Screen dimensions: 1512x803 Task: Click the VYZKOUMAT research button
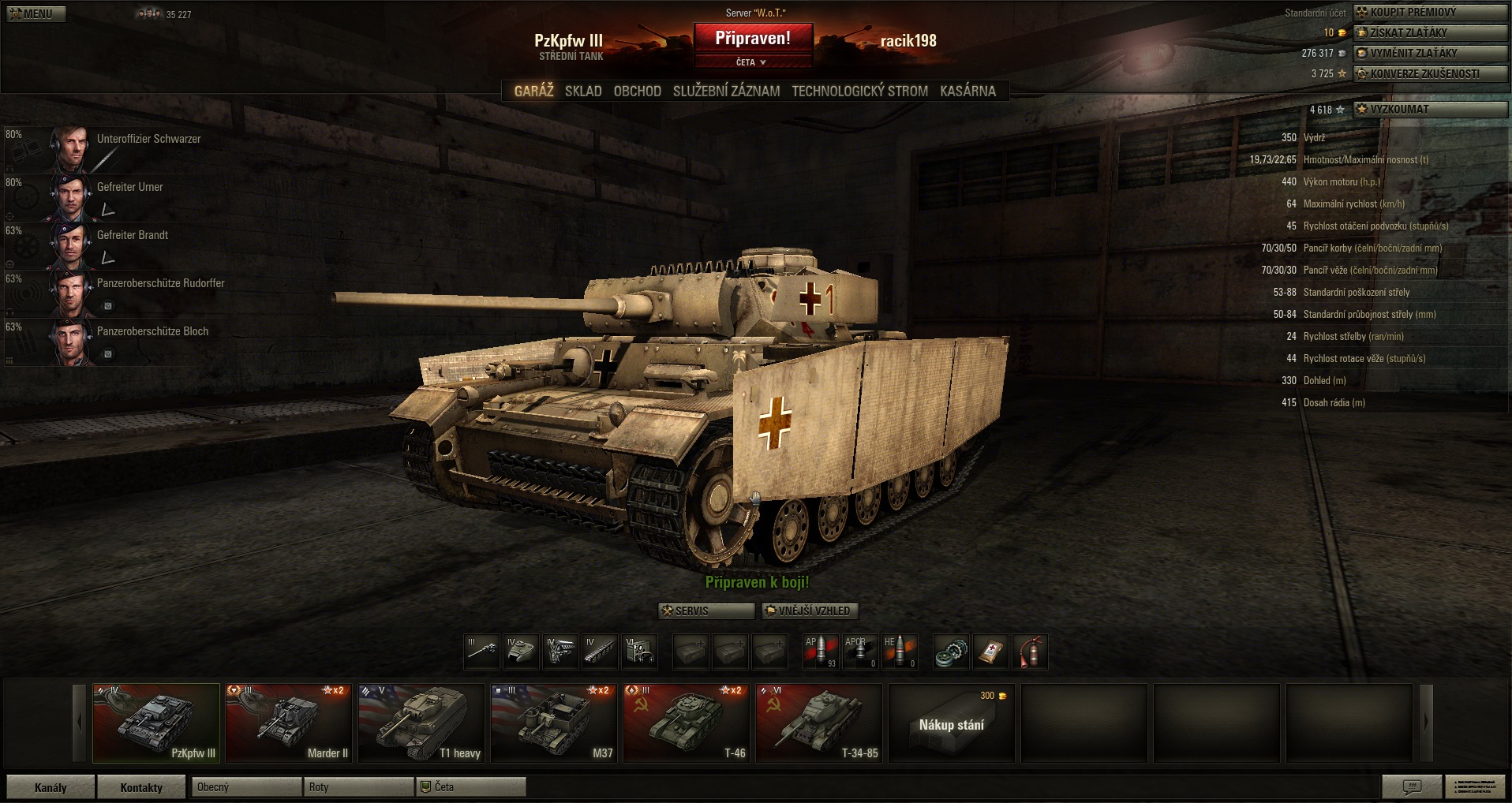1430,110
